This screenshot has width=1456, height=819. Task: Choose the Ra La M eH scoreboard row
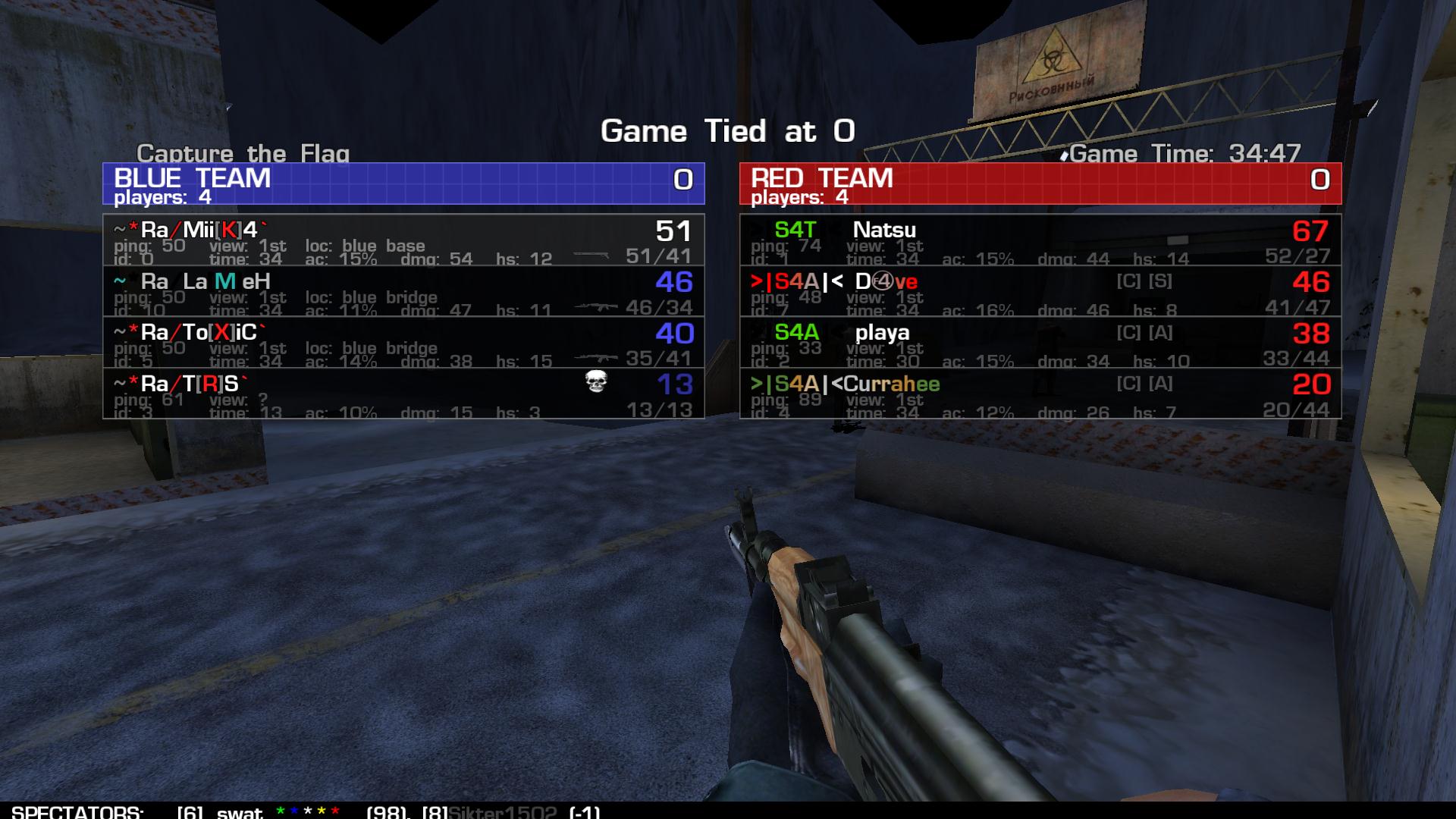click(403, 291)
